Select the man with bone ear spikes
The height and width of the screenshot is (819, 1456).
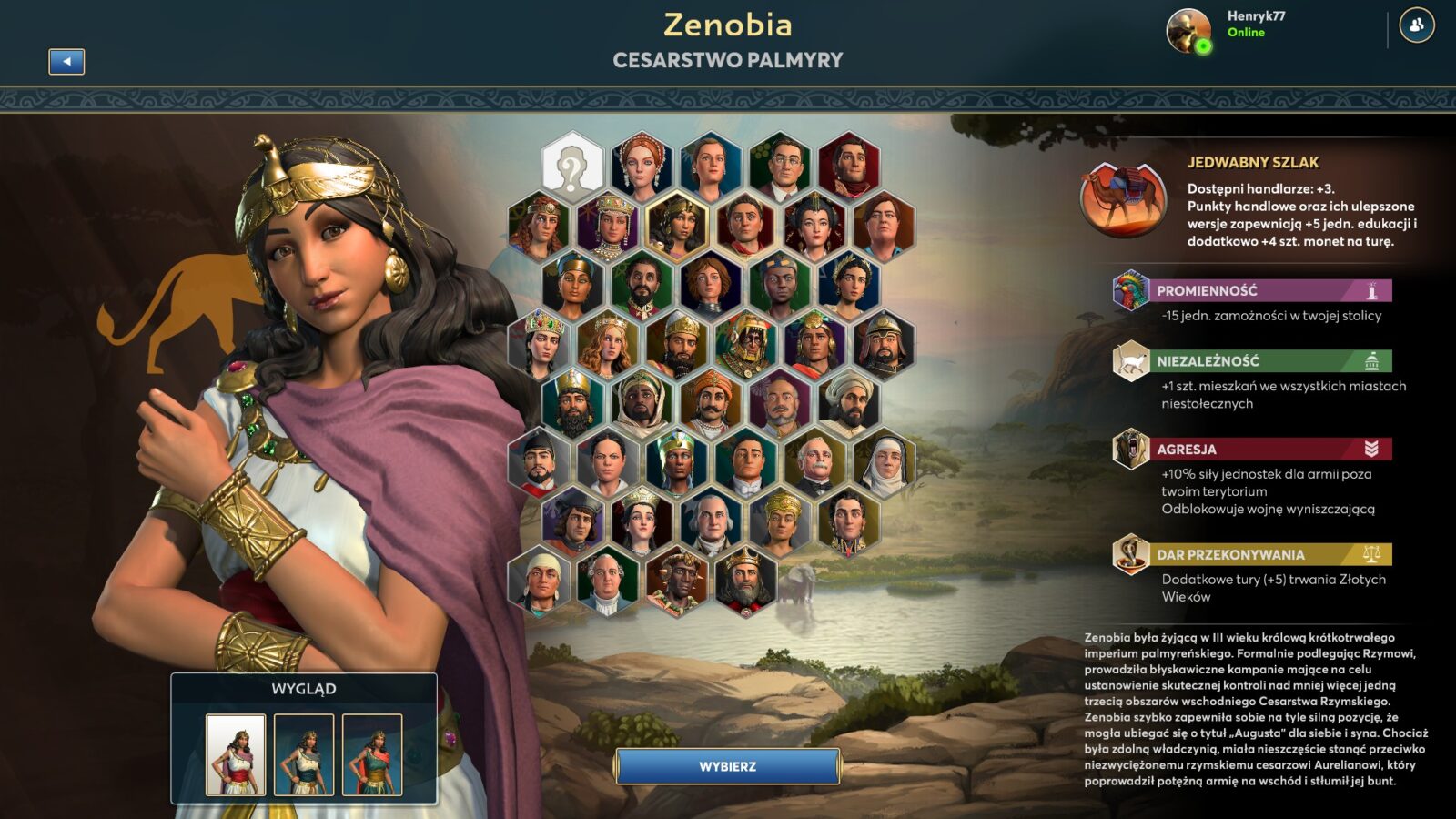click(676, 581)
